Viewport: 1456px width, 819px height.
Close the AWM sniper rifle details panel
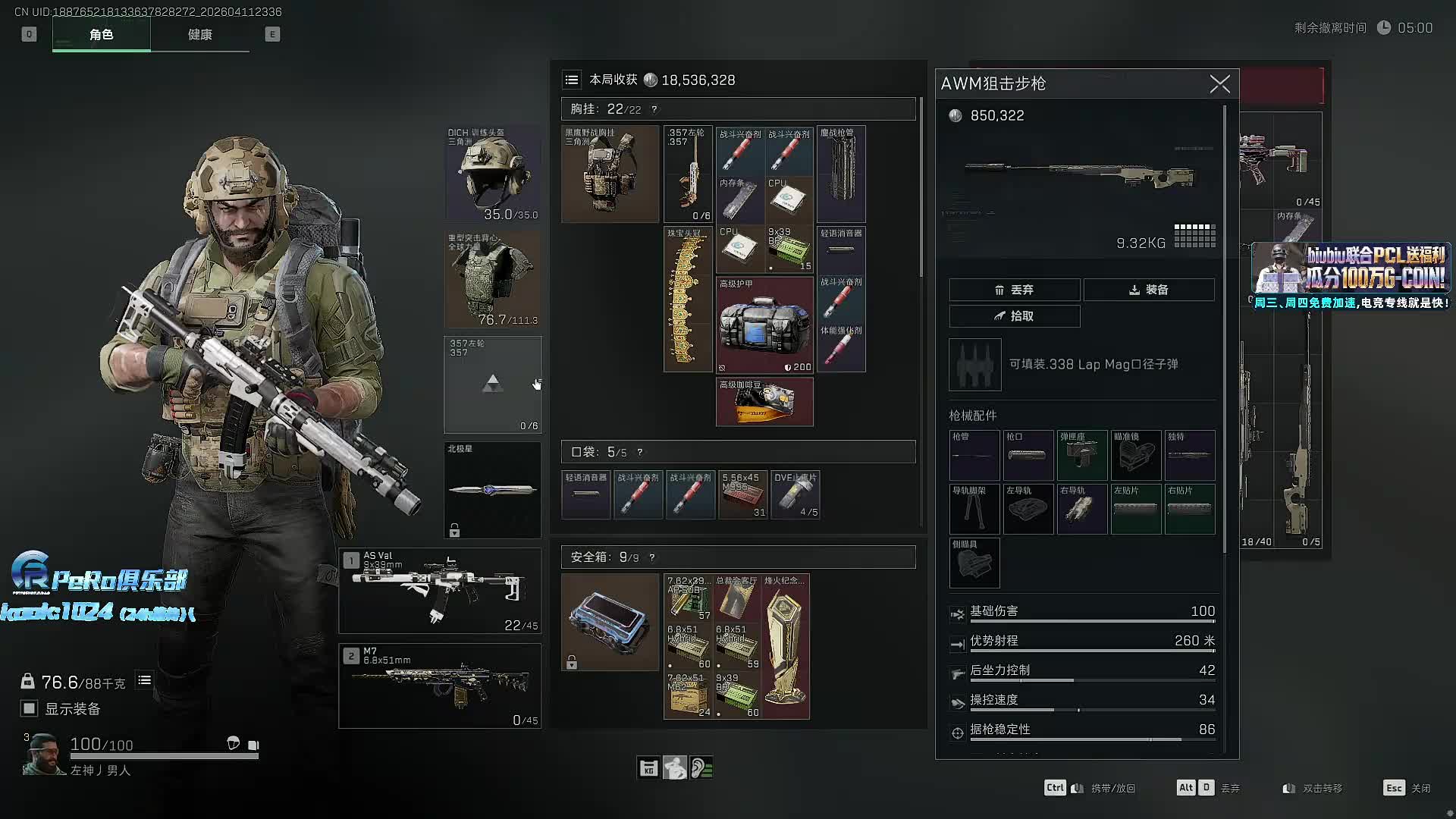tap(1219, 83)
